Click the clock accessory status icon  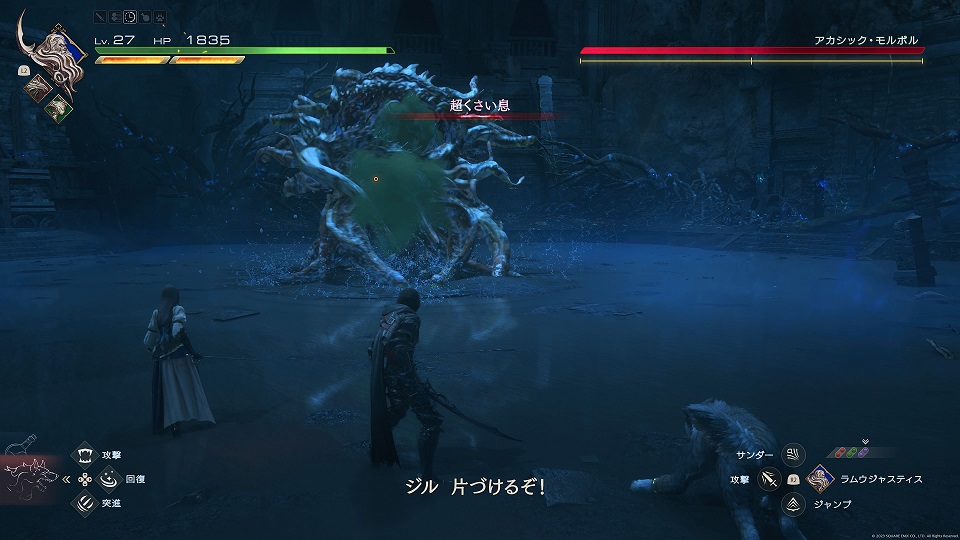click(x=130, y=17)
